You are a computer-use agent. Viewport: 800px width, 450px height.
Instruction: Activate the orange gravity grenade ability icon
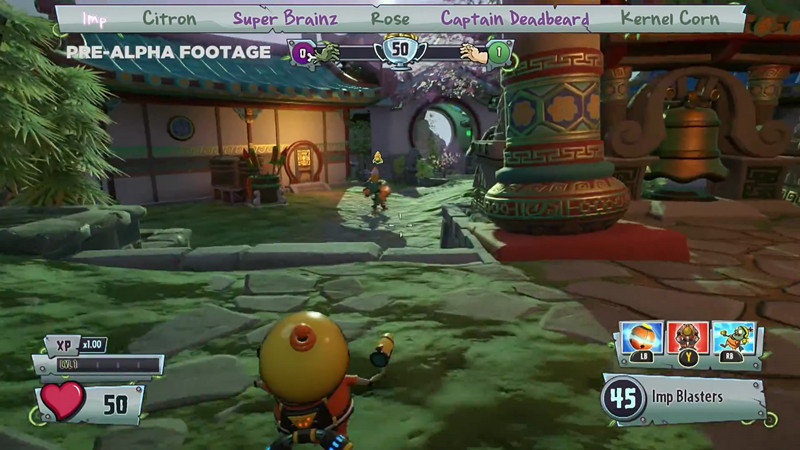tap(641, 338)
